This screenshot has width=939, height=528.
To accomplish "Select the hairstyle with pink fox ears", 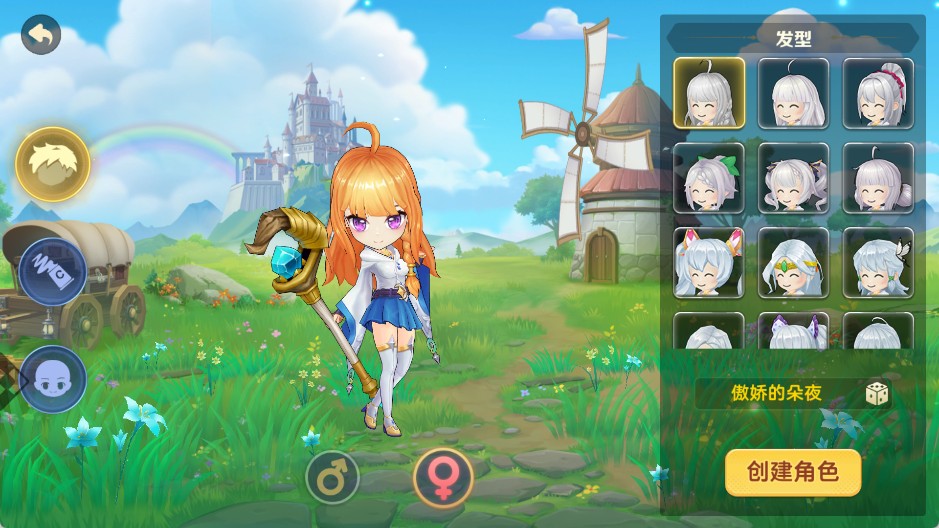I will [709, 263].
